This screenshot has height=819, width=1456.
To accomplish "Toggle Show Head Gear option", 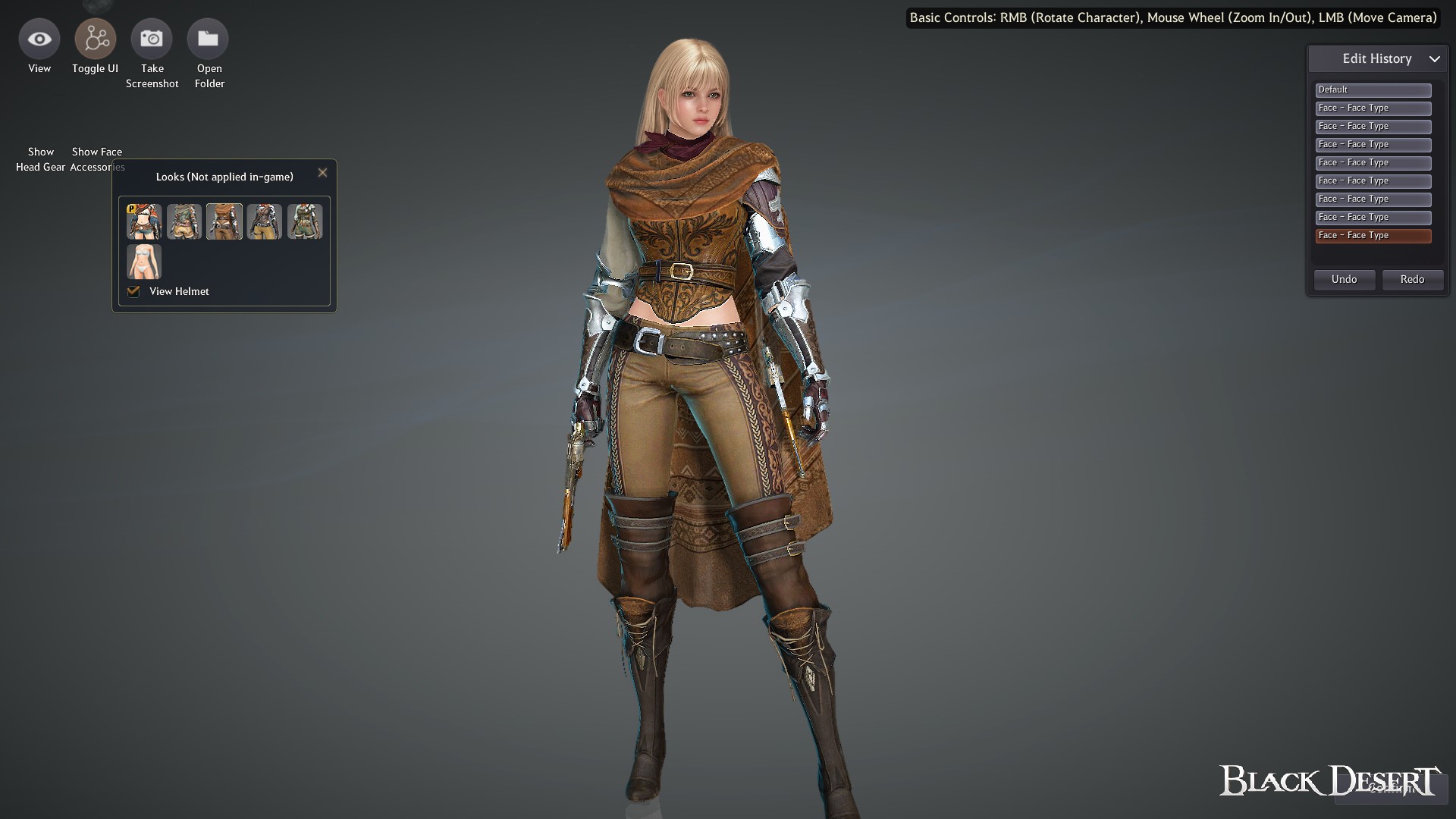I will (40, 159).
